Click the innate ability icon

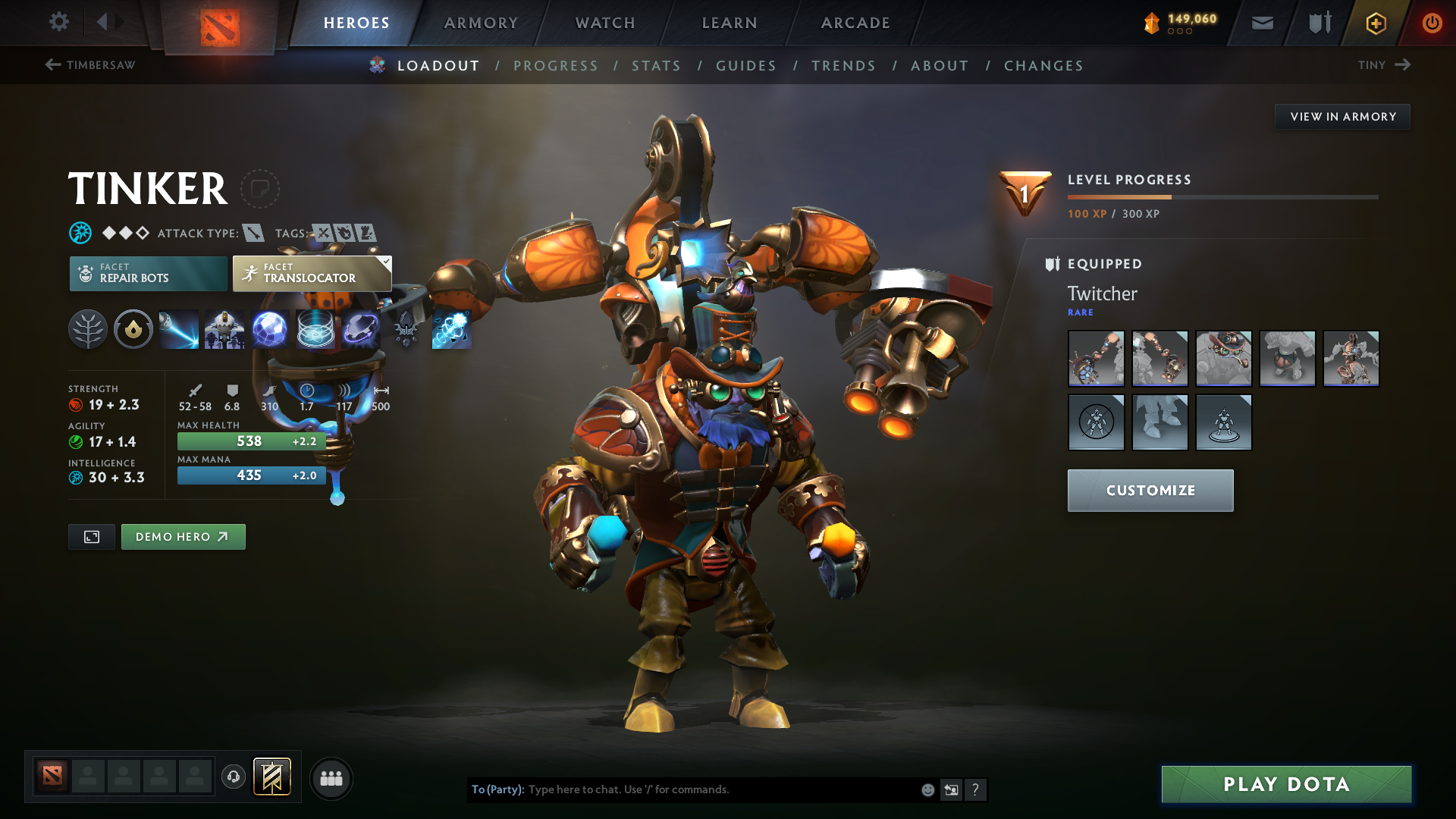click(x=133, y=329)
